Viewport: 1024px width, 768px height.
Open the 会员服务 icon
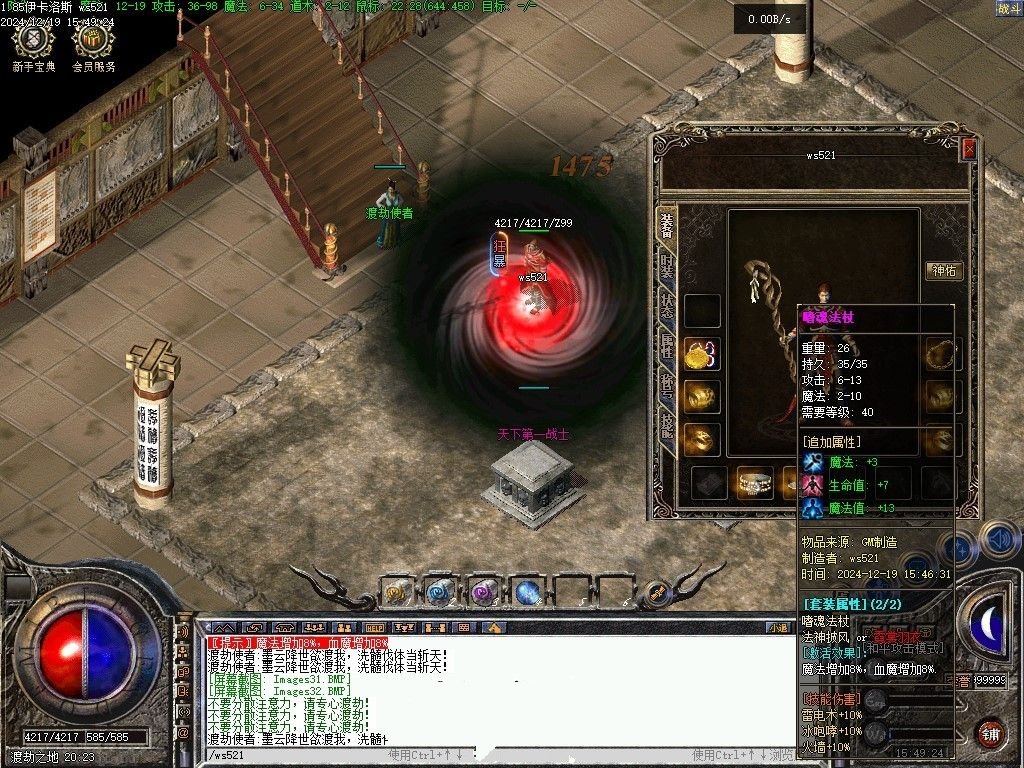[x=94, y=46]
